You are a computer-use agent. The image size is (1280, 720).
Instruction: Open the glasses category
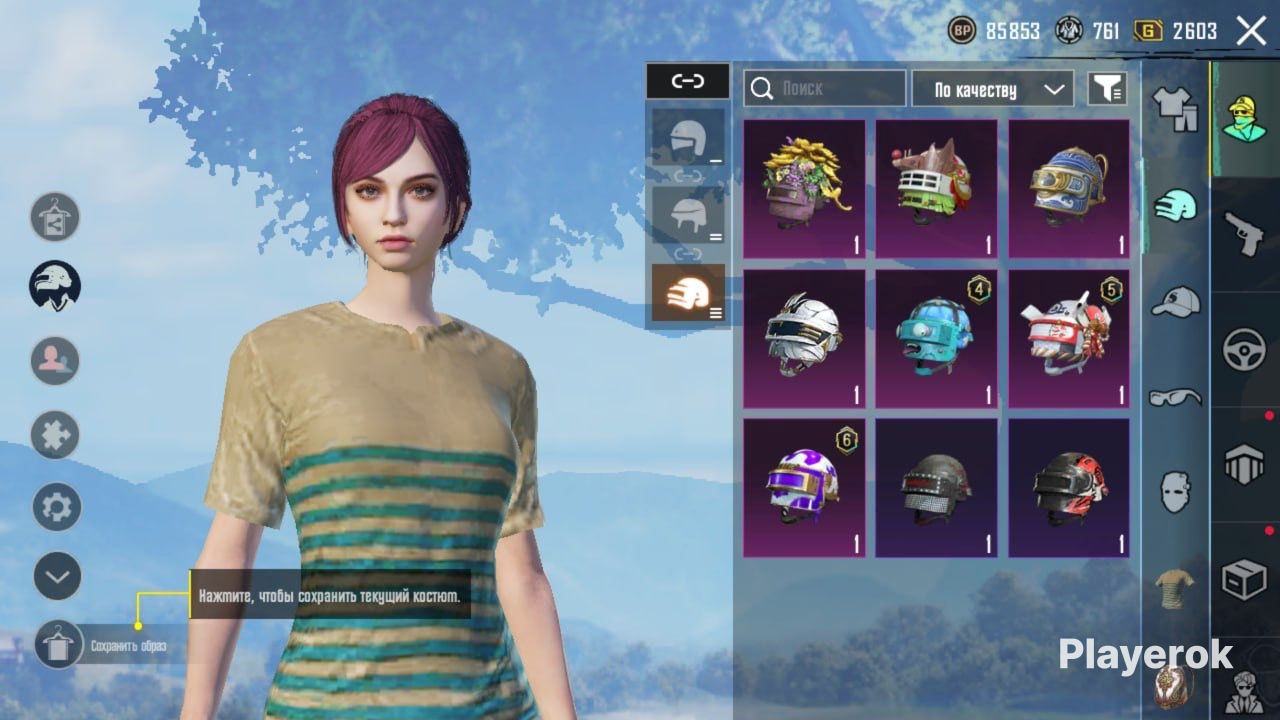pos(1175,398)
